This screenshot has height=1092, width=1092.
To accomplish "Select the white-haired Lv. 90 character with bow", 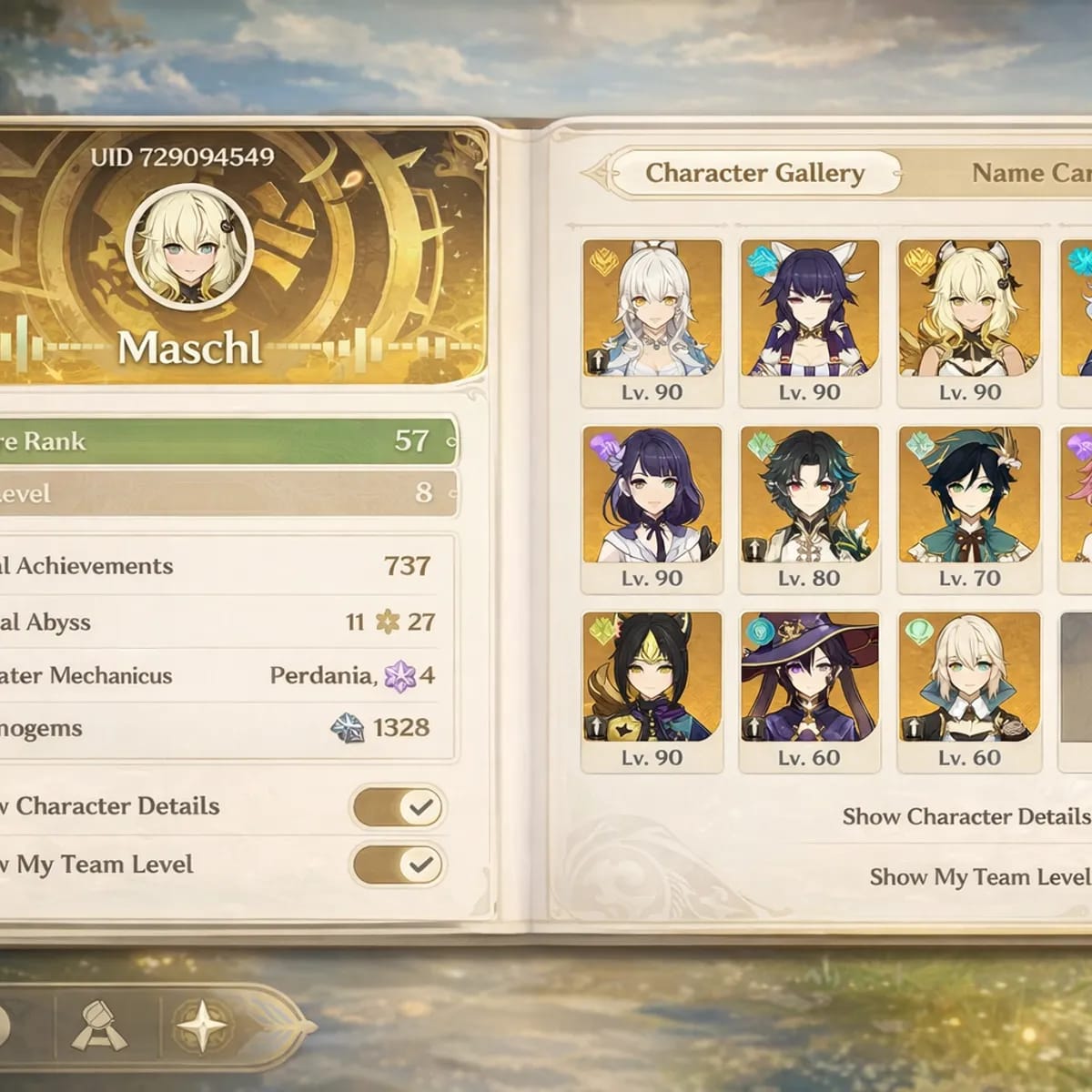I will (652, 320).
